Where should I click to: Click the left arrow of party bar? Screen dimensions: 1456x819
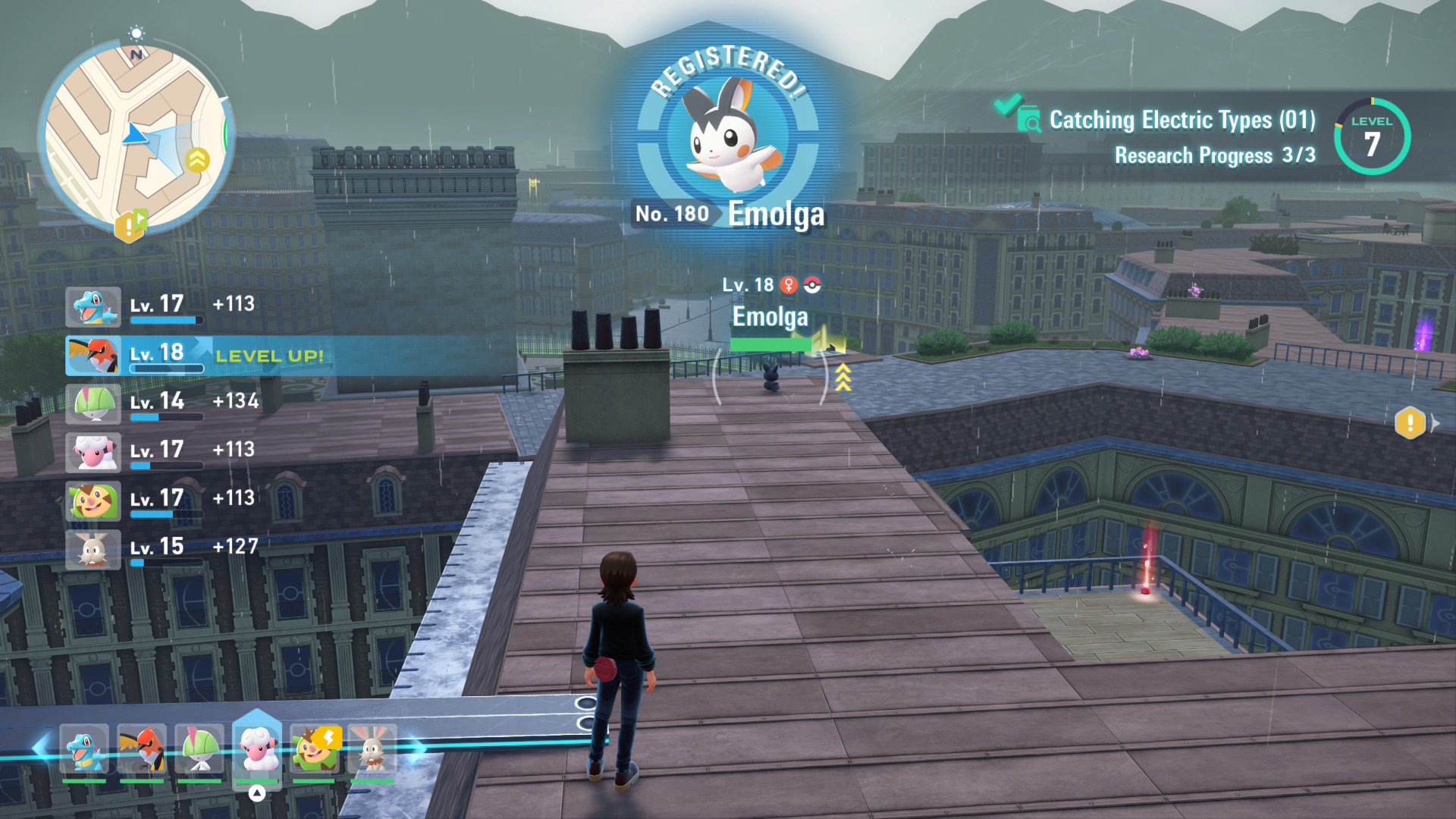click(x=39, y=748)
